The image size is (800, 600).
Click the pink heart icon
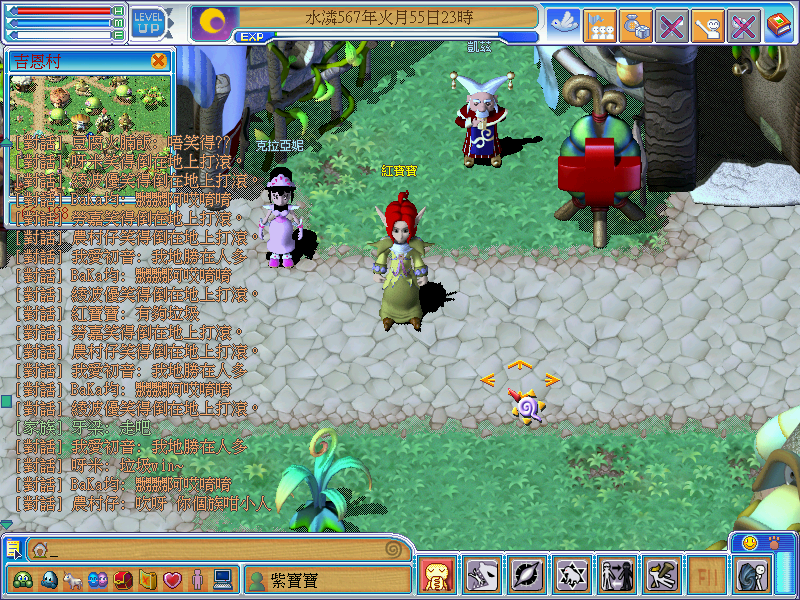tap(172, 579)
